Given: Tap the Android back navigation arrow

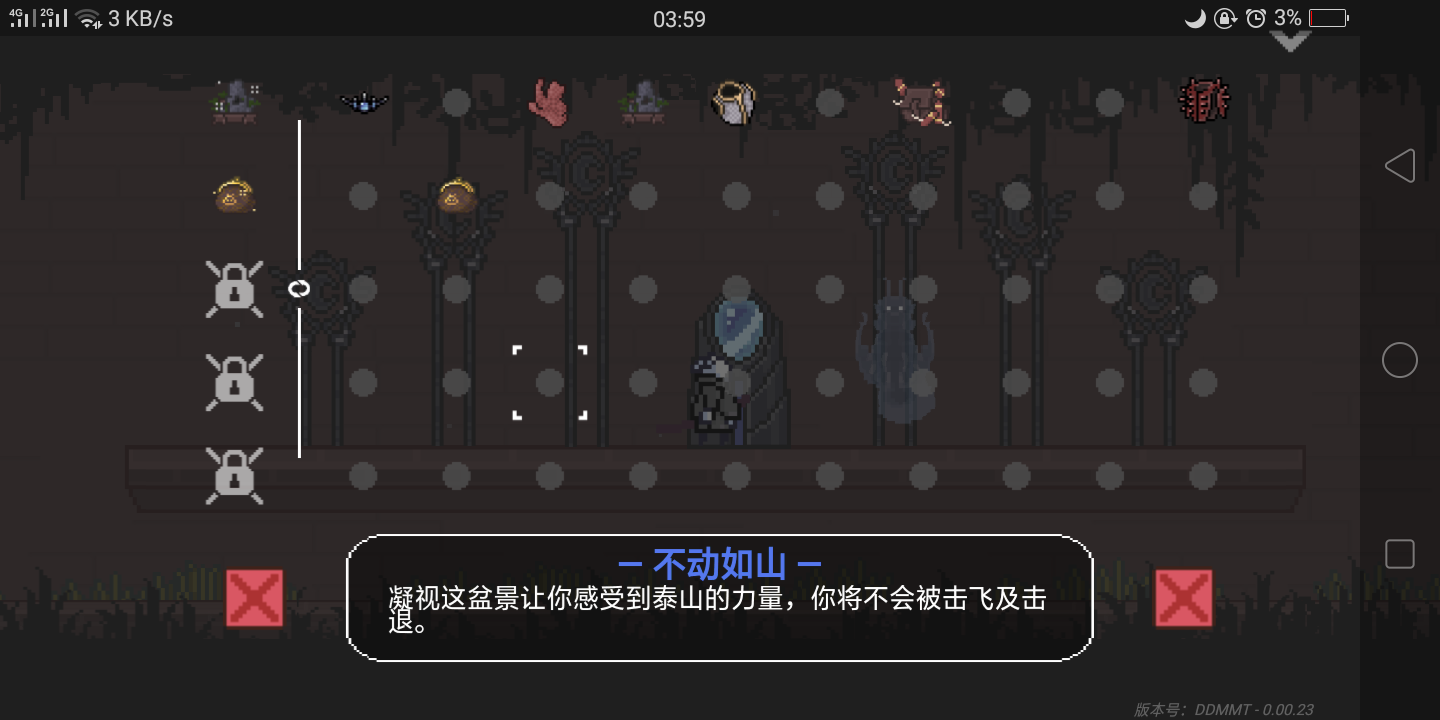Looking at the screenshot, I should click(x=1400, y=165).
